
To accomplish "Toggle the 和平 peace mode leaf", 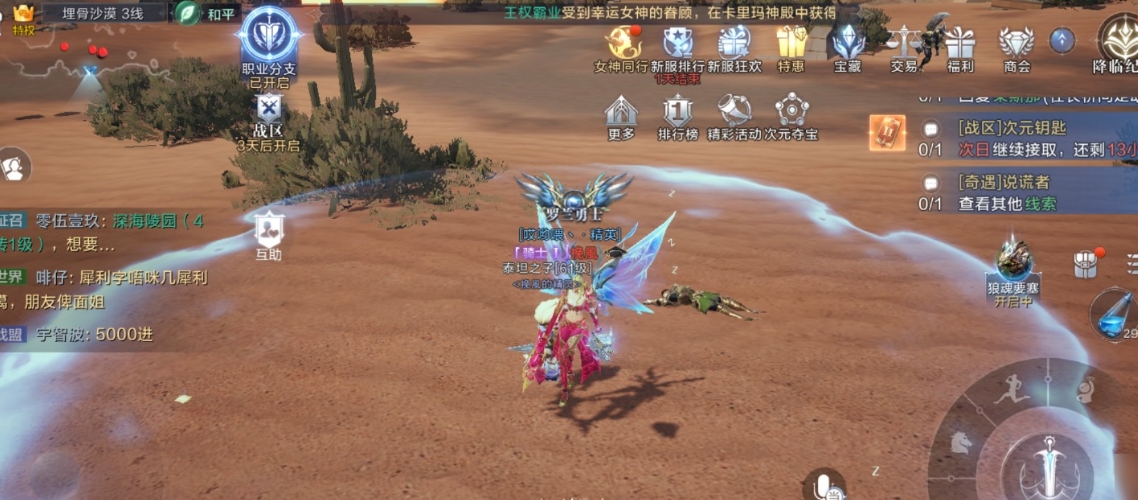I will 188,13.
